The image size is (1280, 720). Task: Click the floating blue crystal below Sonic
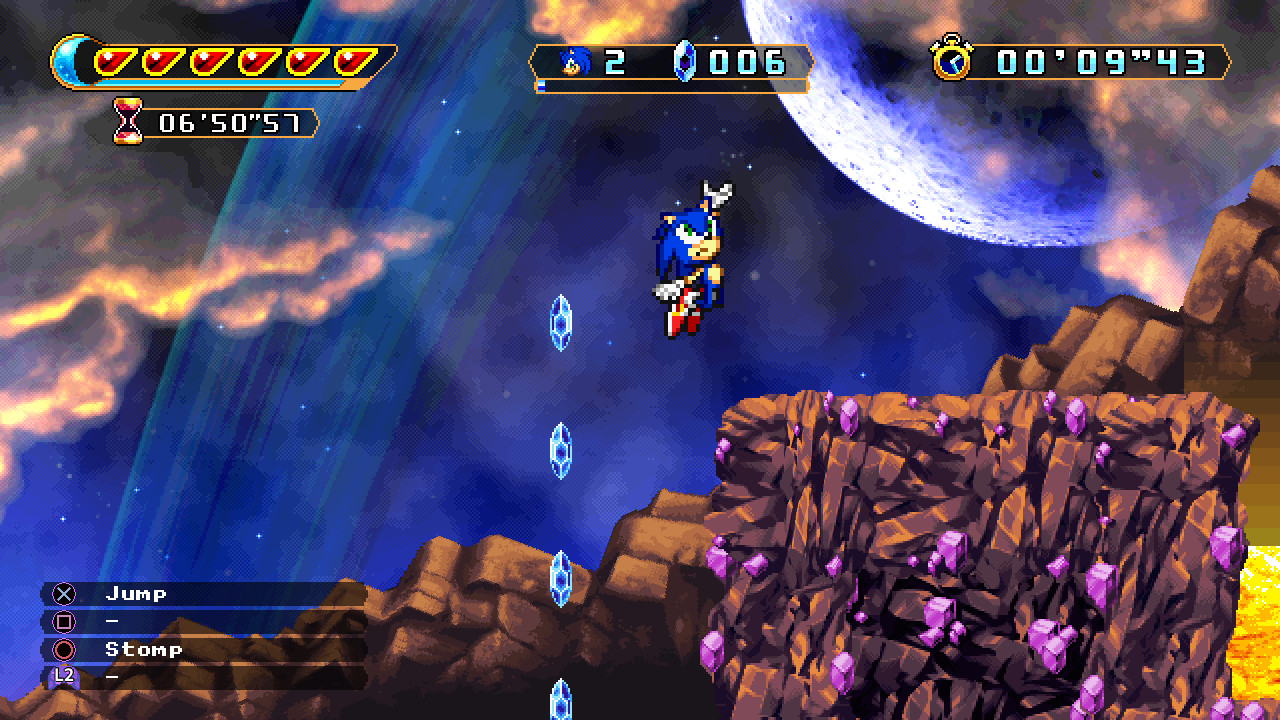click(x=560, y=325)
